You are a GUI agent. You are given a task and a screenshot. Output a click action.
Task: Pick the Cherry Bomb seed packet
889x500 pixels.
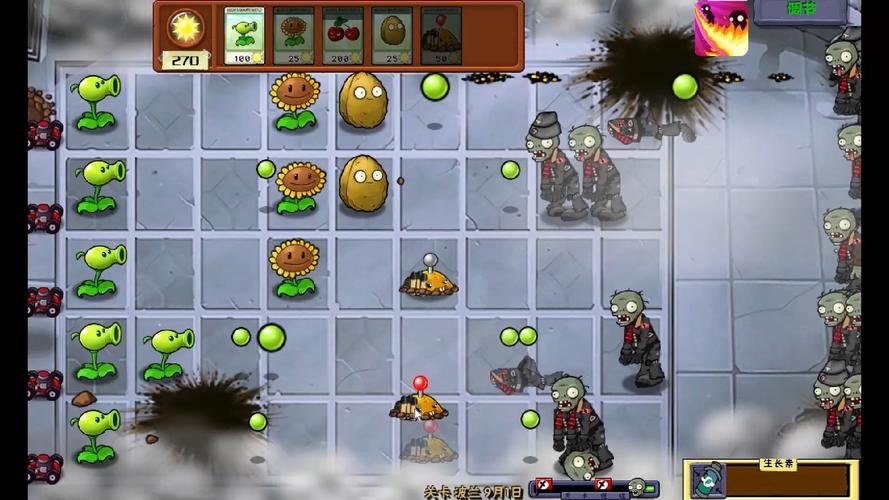click(x=342, y=37)
